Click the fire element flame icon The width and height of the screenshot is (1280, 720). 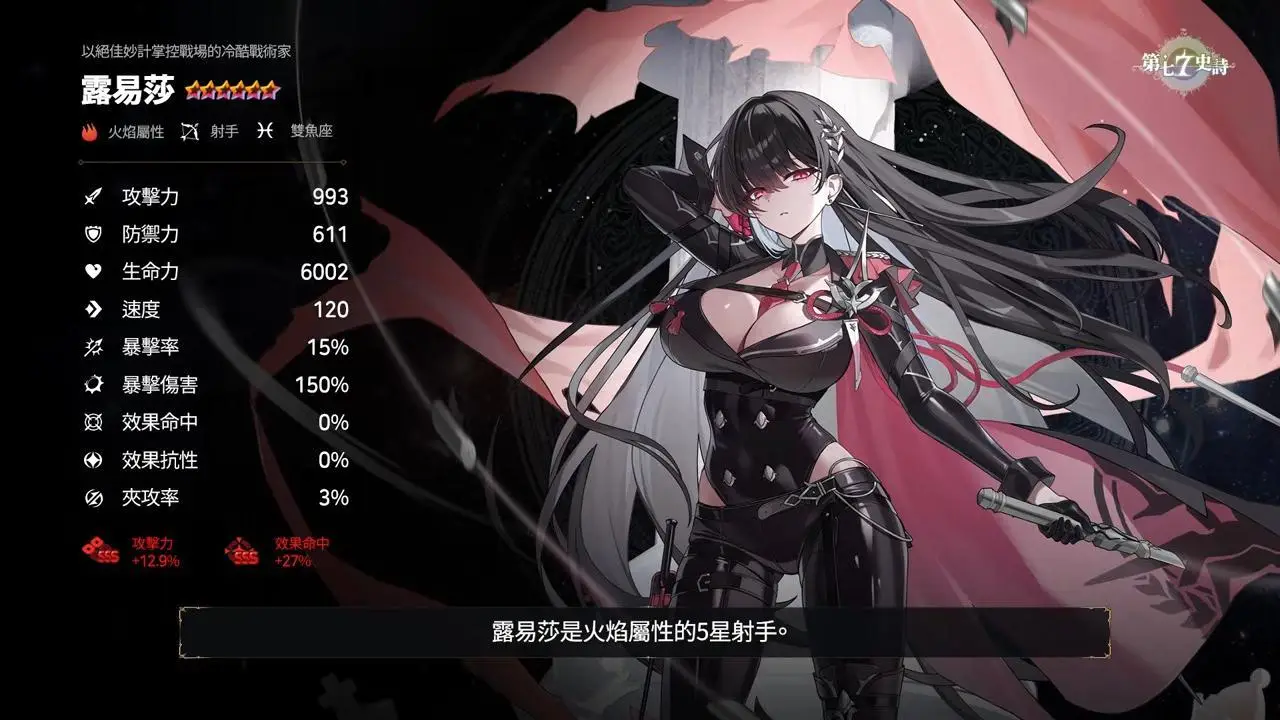pos(91,131)
